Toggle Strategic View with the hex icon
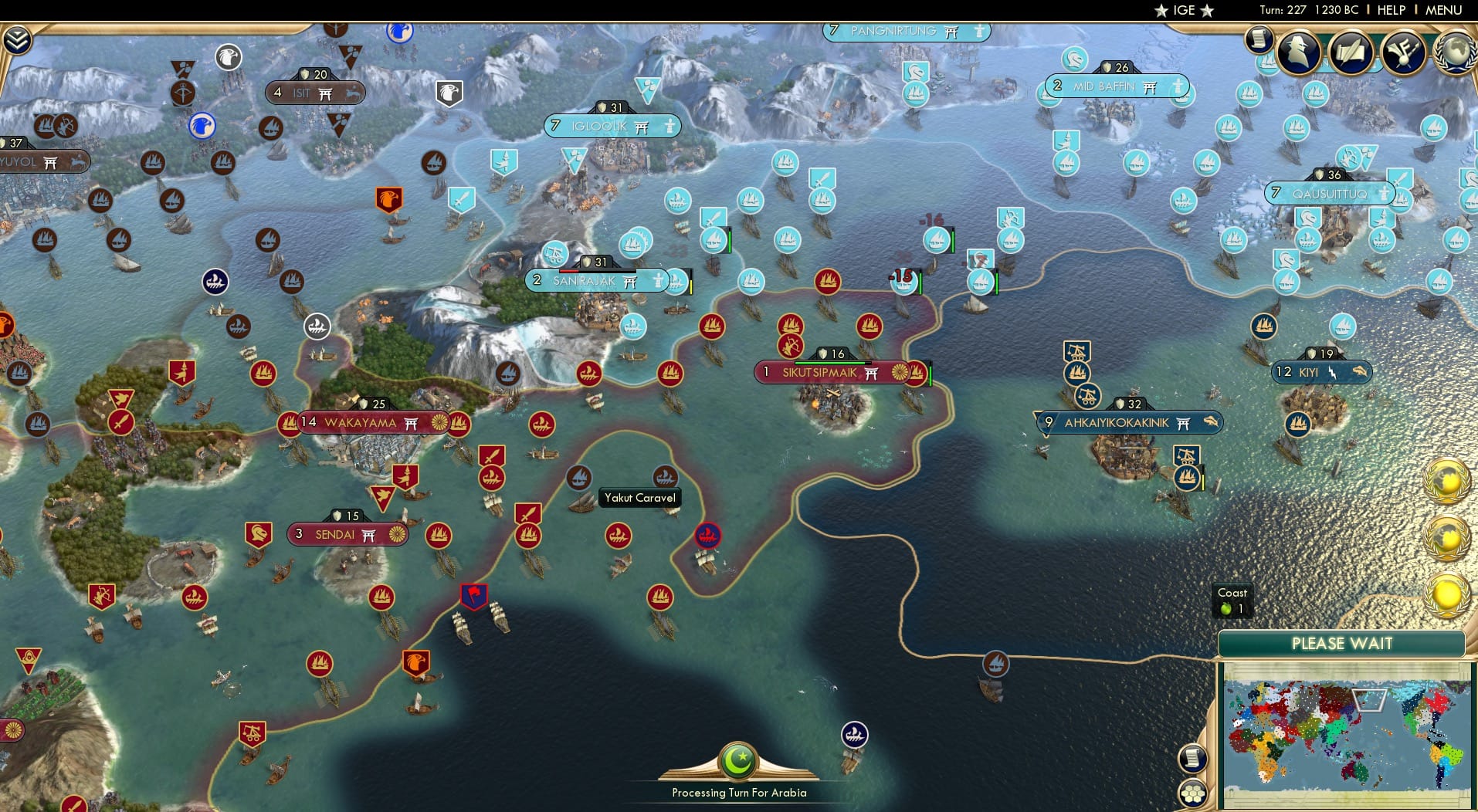Image resolution: width=1478 pixels, height=812 pixels. pos(1194,793)
